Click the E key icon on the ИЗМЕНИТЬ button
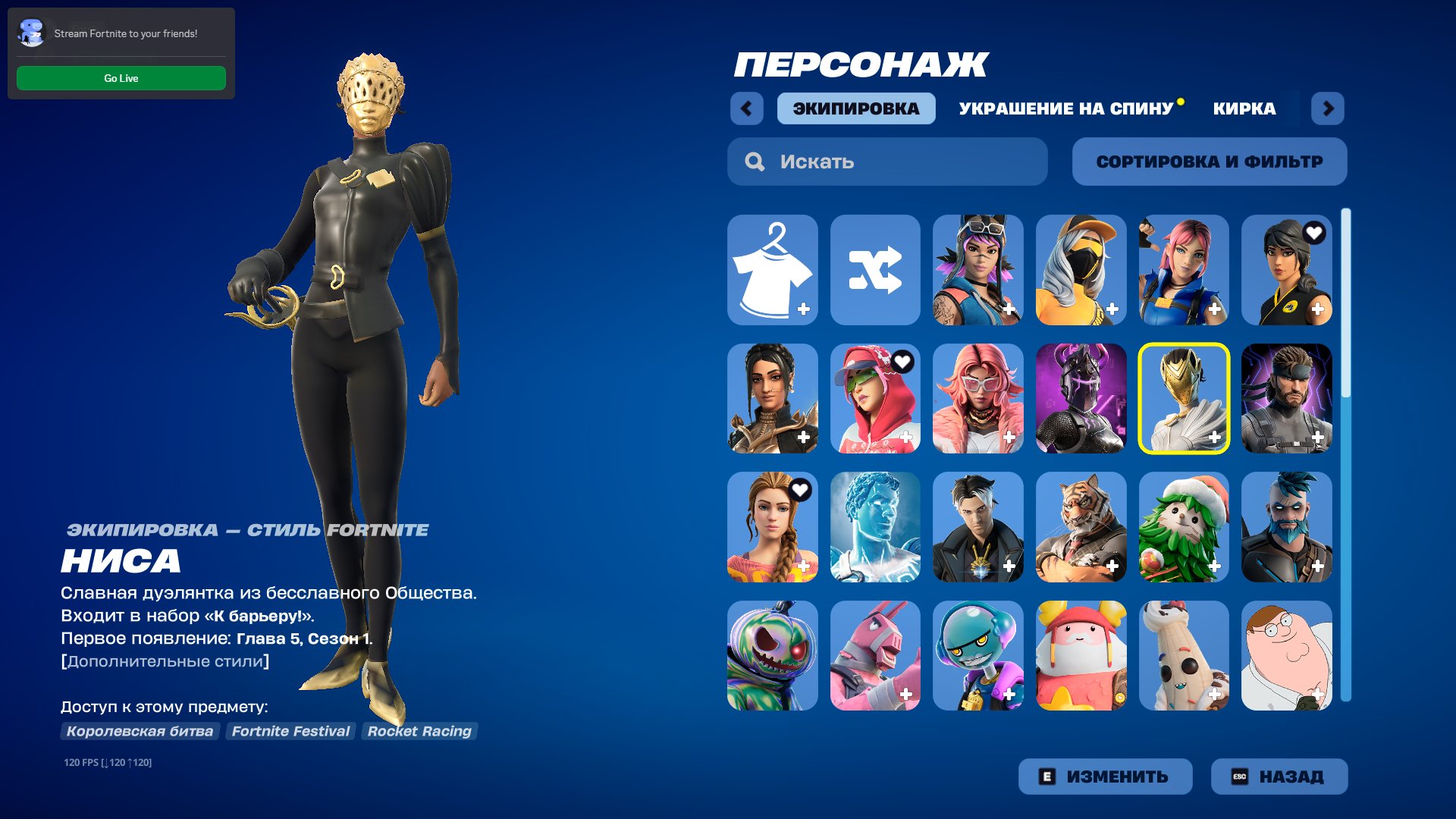 (1048, 776)
